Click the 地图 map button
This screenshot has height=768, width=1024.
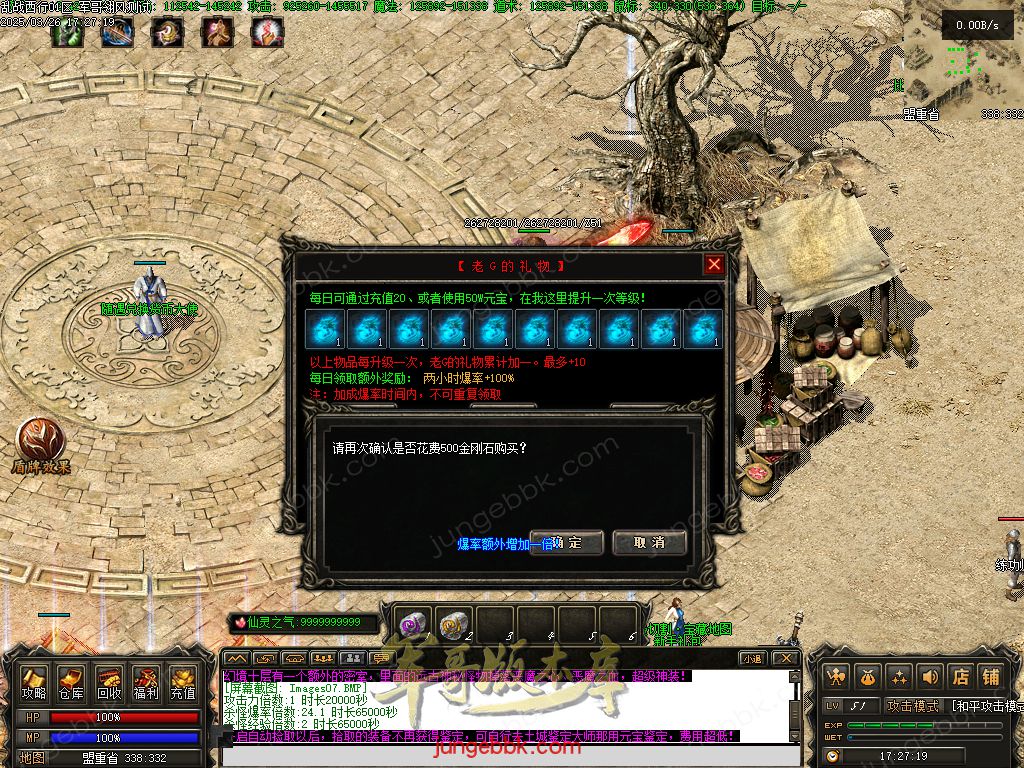coord(33,757)
